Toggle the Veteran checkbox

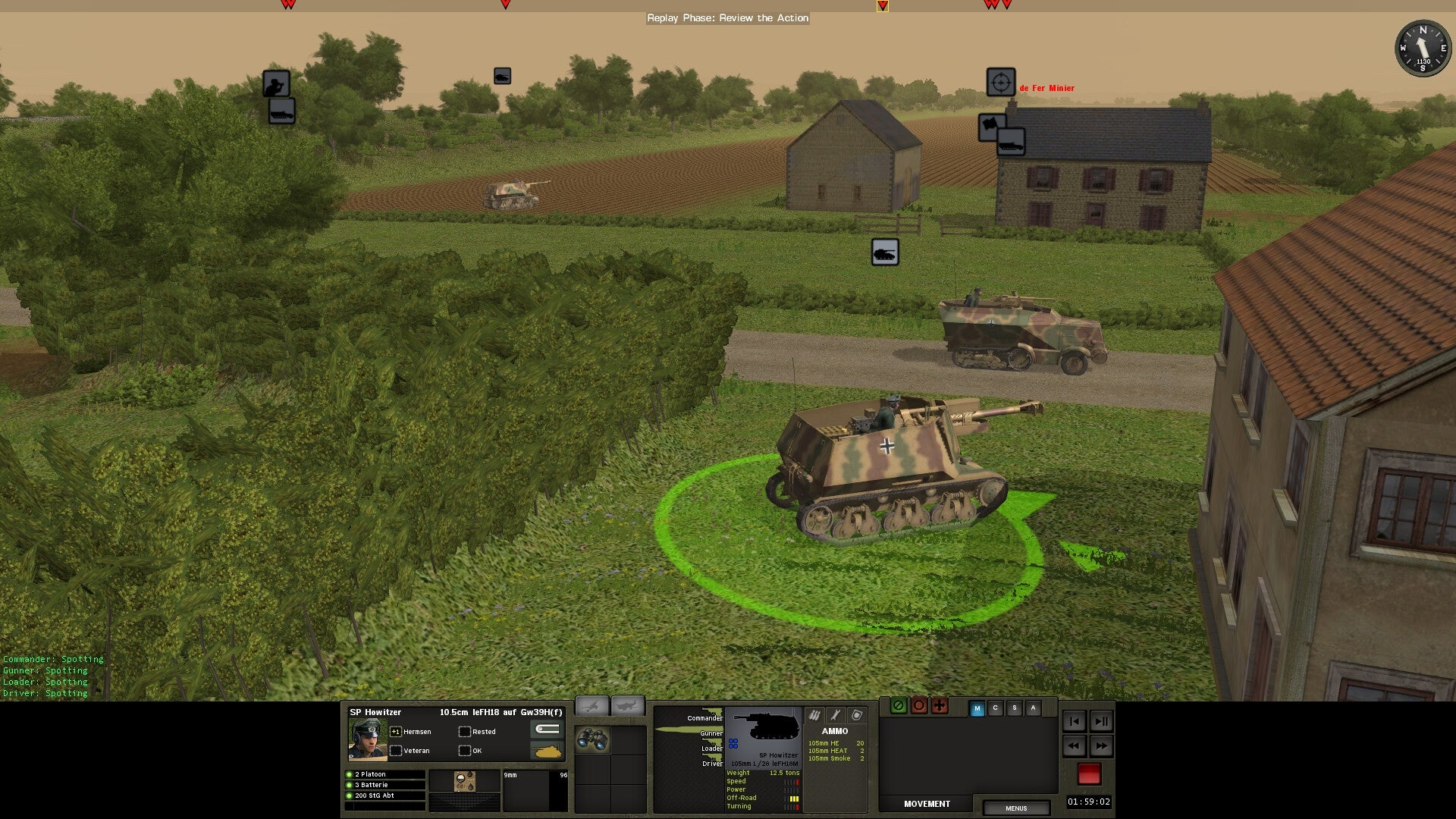click(x=396, y=751)
